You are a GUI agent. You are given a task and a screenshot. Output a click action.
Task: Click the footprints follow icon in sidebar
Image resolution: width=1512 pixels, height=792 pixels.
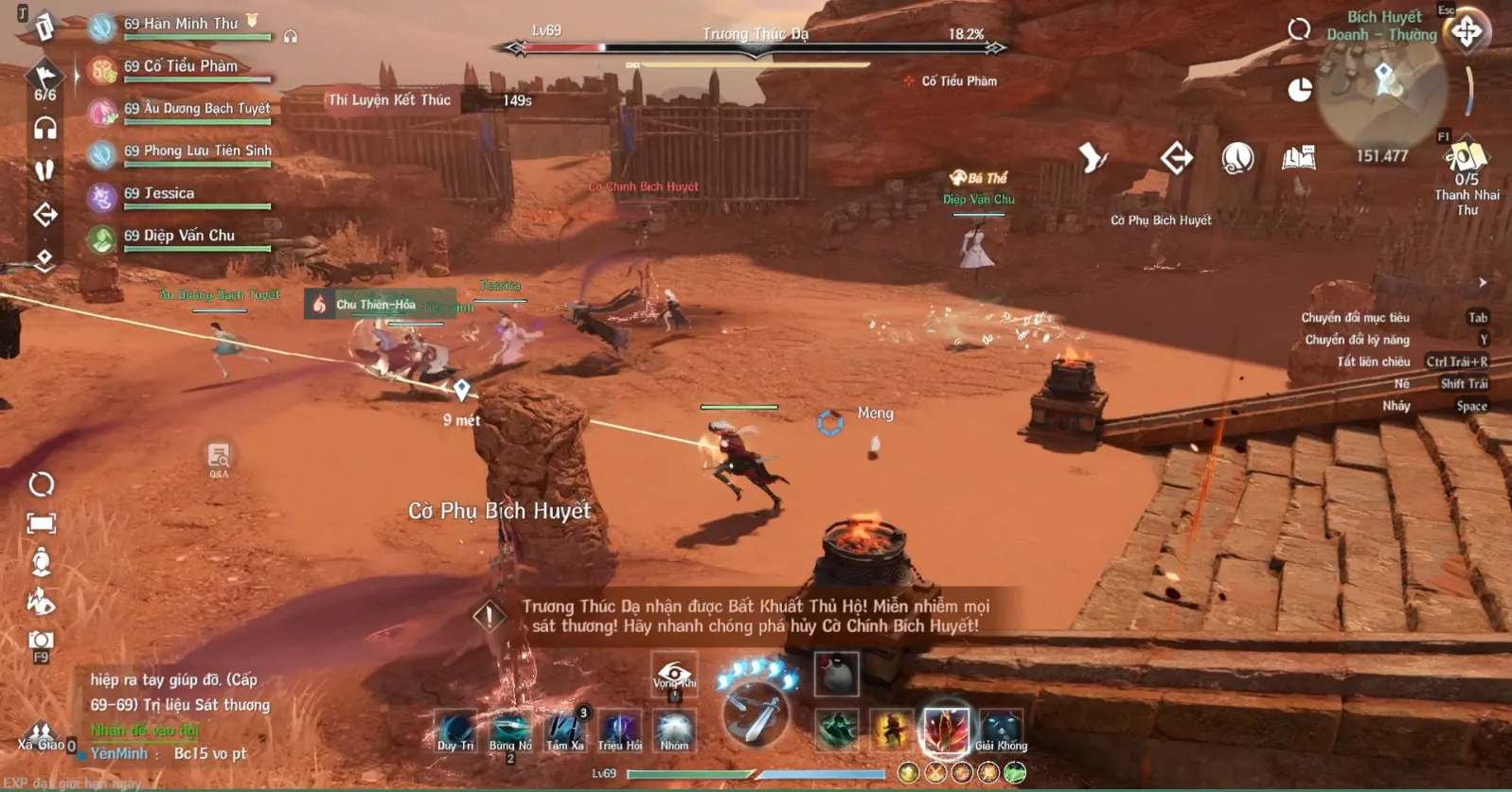pos(44,170)
